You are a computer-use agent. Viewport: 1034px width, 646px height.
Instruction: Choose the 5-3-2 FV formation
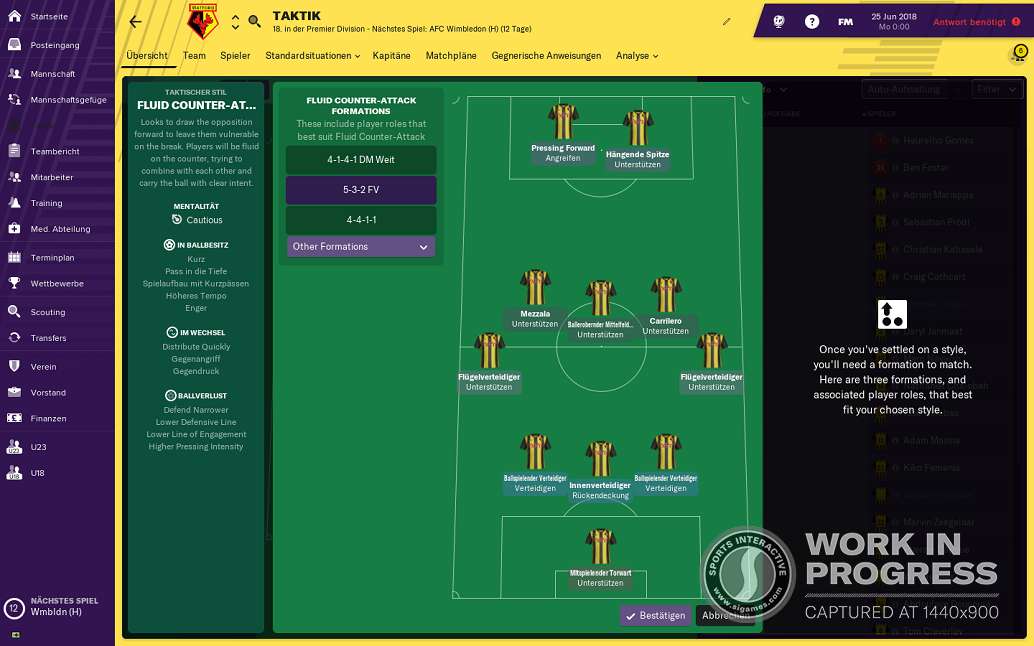click(x=361, y=190)
